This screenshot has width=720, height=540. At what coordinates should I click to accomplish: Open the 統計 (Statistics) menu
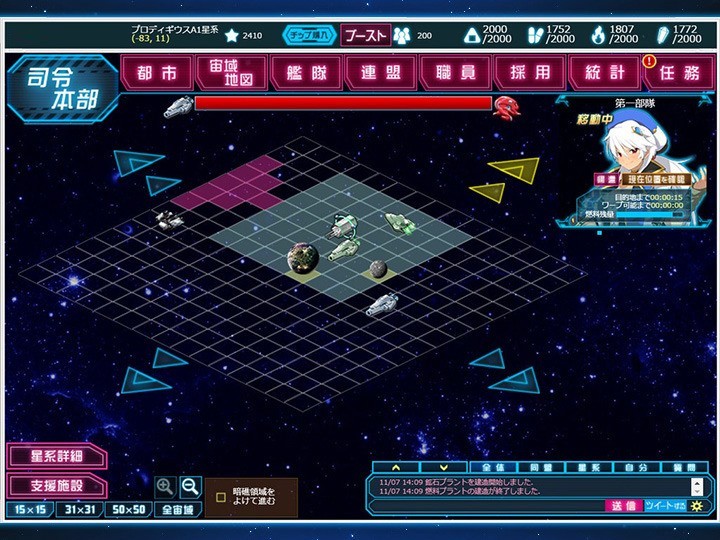tap(604, 73)
